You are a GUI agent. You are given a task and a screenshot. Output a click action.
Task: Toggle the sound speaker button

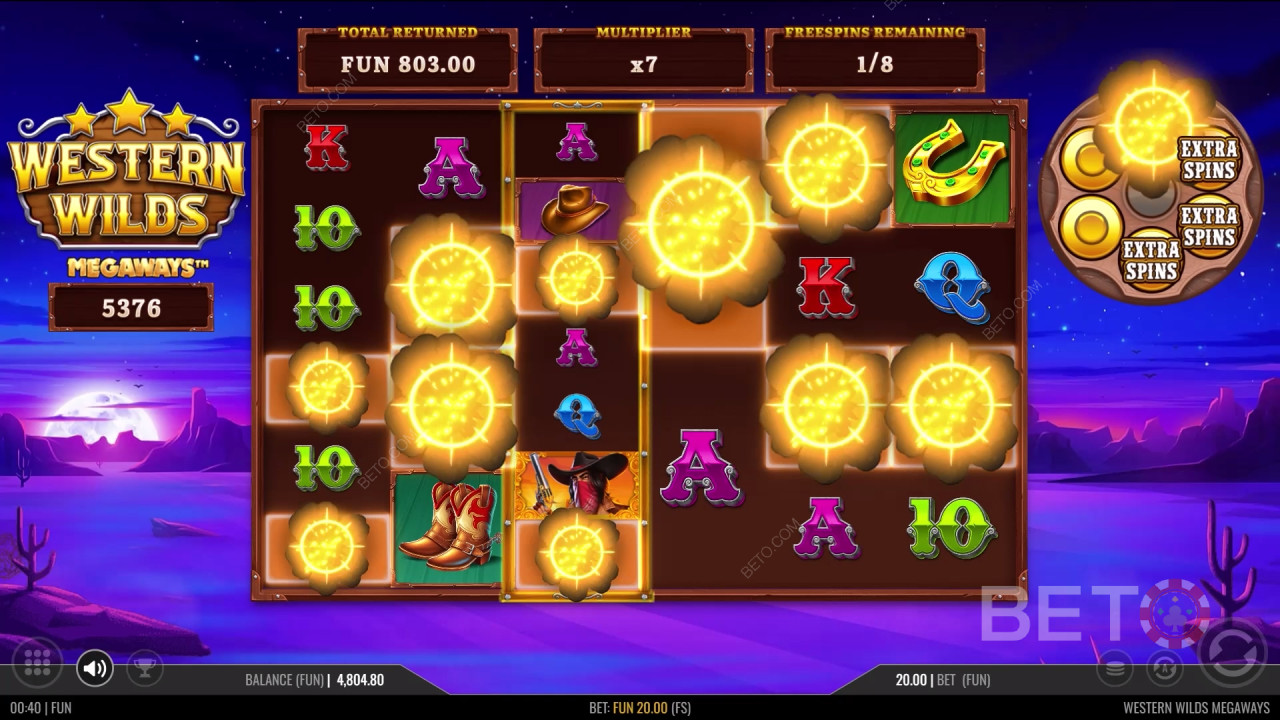click(x=95, y=668)
